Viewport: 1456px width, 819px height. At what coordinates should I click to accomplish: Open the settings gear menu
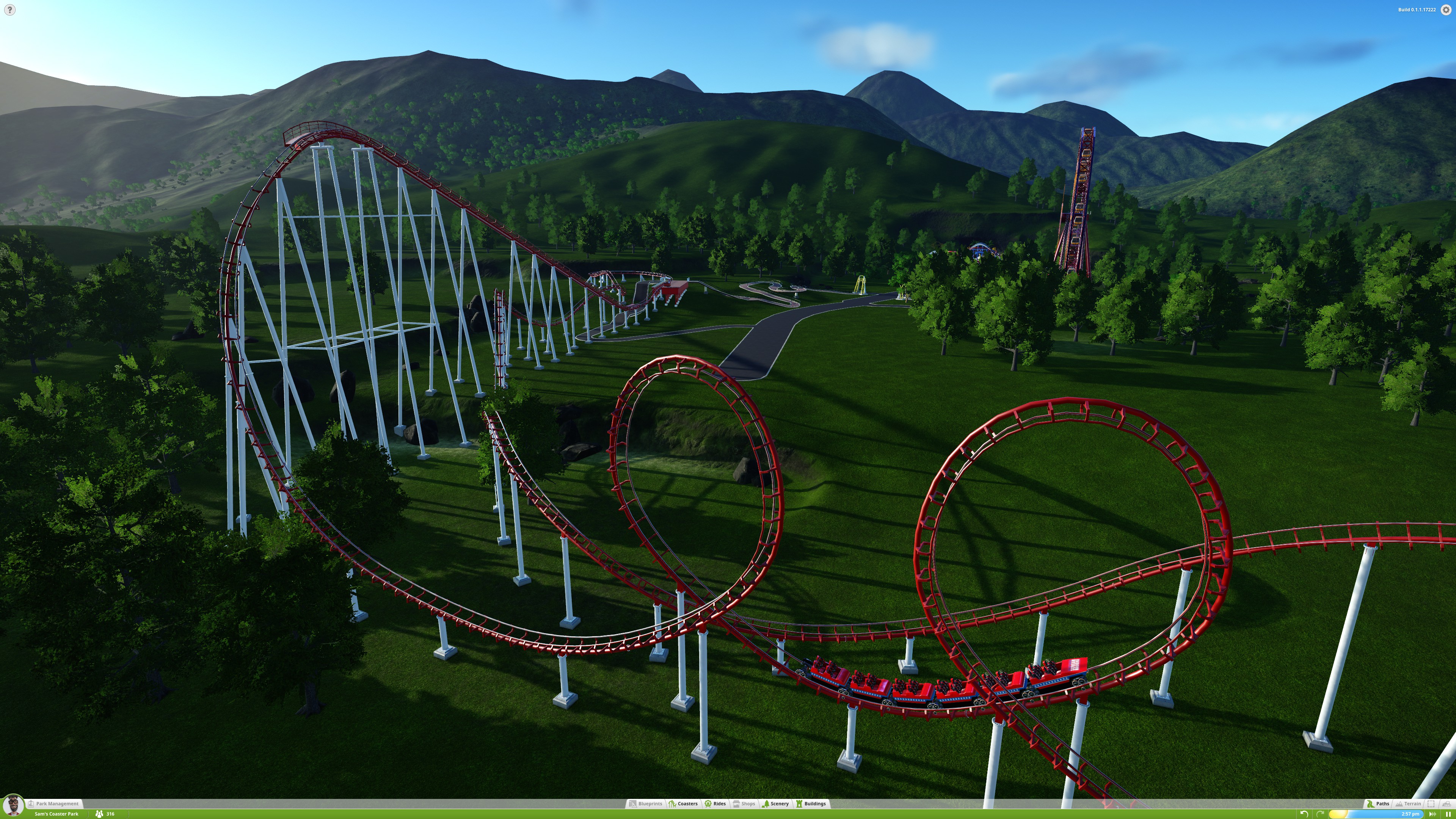point(1446,9)
